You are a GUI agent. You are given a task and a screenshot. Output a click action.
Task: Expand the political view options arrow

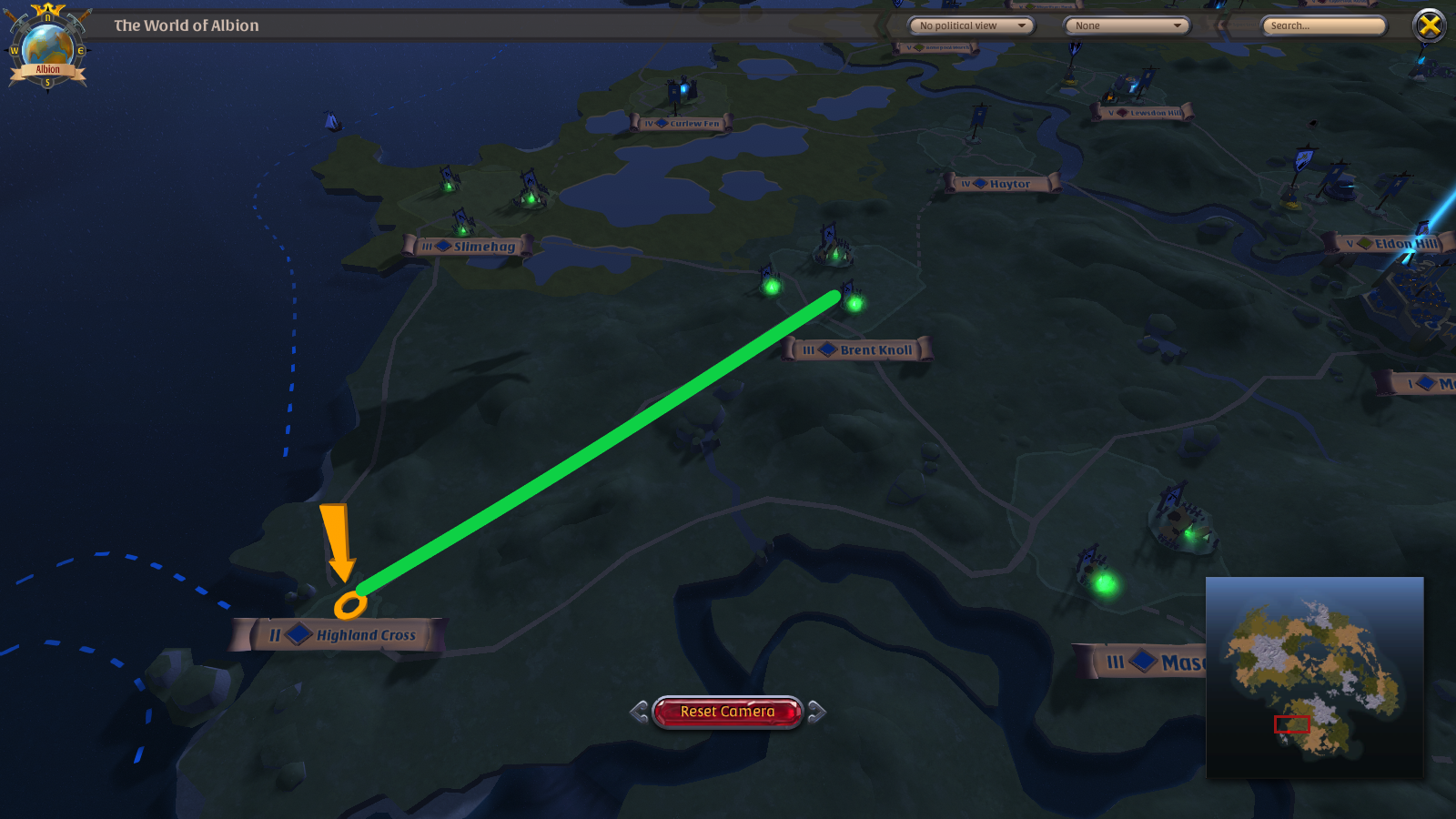coord(1024,25)
